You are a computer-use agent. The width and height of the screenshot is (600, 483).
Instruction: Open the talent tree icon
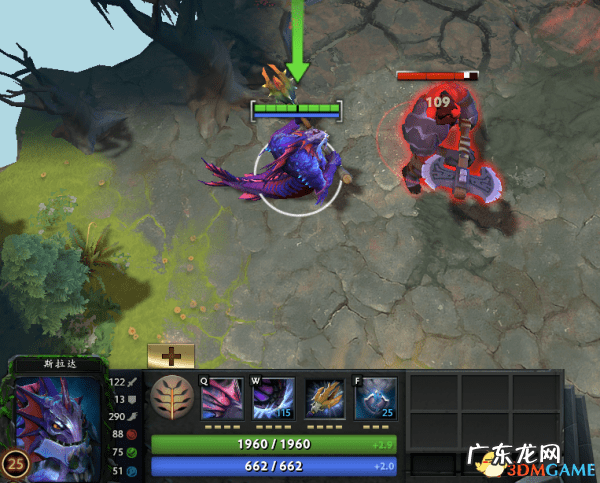pos(170,397)
